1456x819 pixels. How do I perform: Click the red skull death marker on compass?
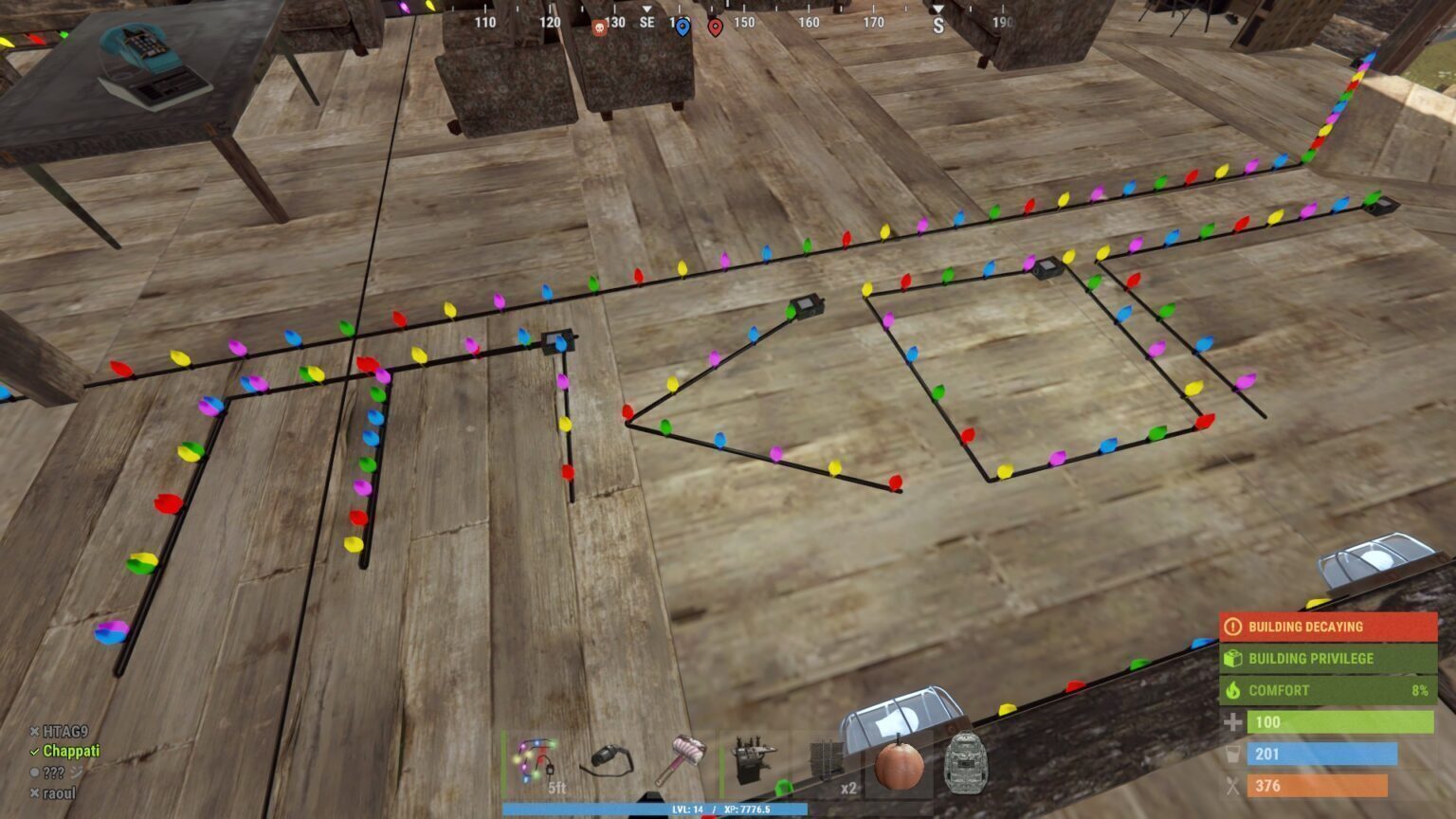pyautogui.click(x=599, y=27)
